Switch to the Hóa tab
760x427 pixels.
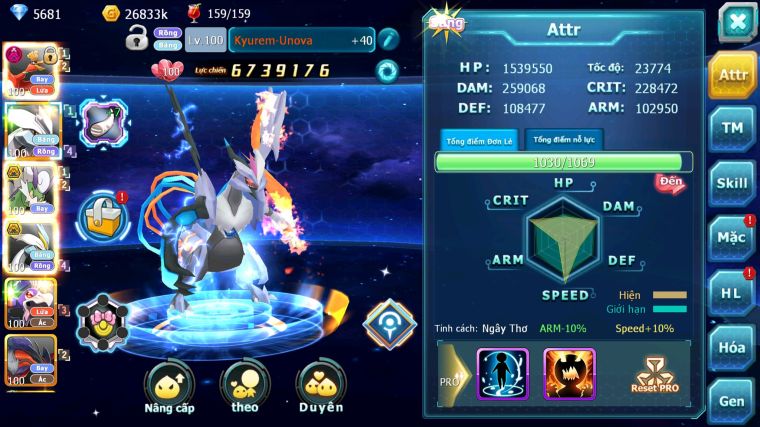pos(732,347)
